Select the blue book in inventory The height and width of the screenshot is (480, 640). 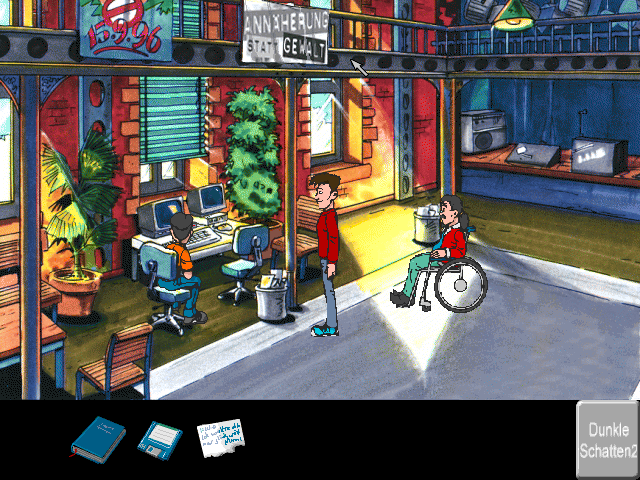point(98,439)
